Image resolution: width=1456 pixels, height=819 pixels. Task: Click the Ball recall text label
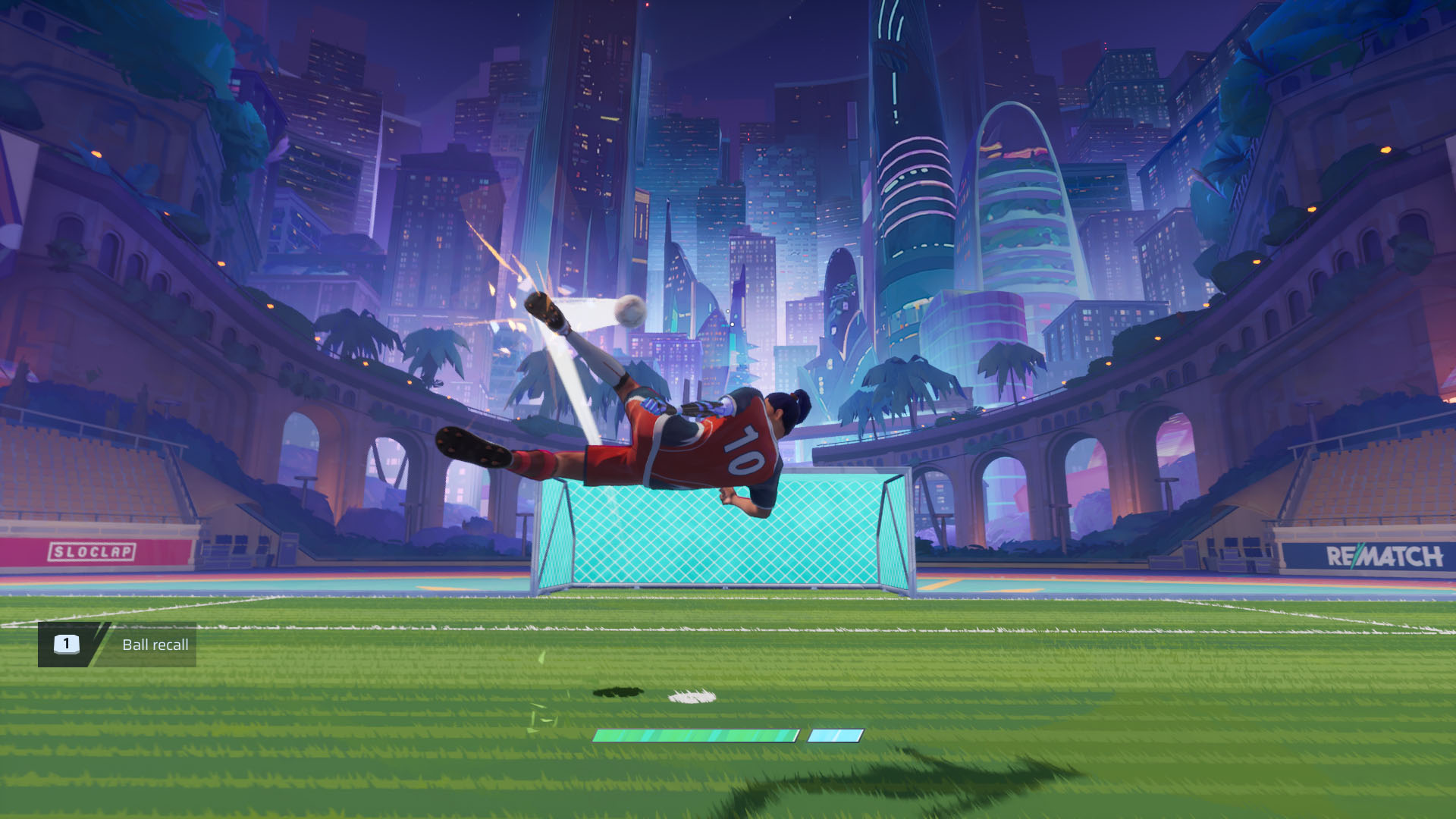[x=155, y=645]
